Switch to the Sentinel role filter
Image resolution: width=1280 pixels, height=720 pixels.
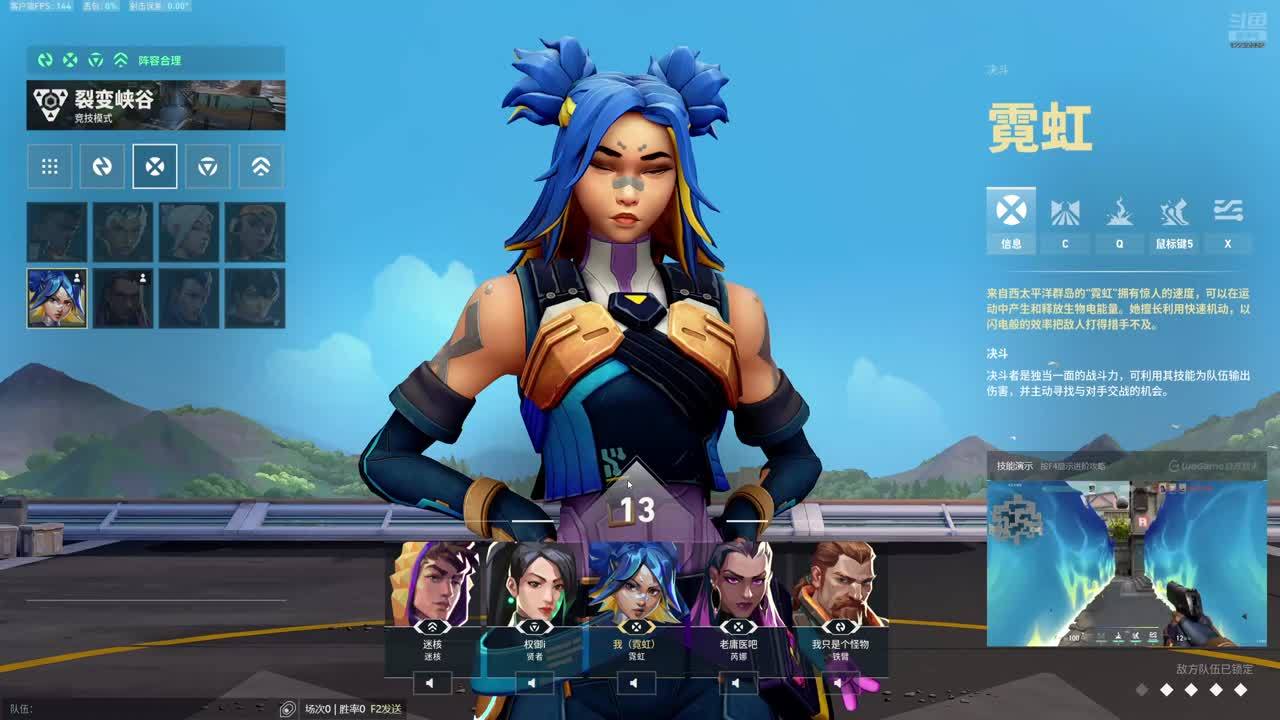(x=208, y=167)
